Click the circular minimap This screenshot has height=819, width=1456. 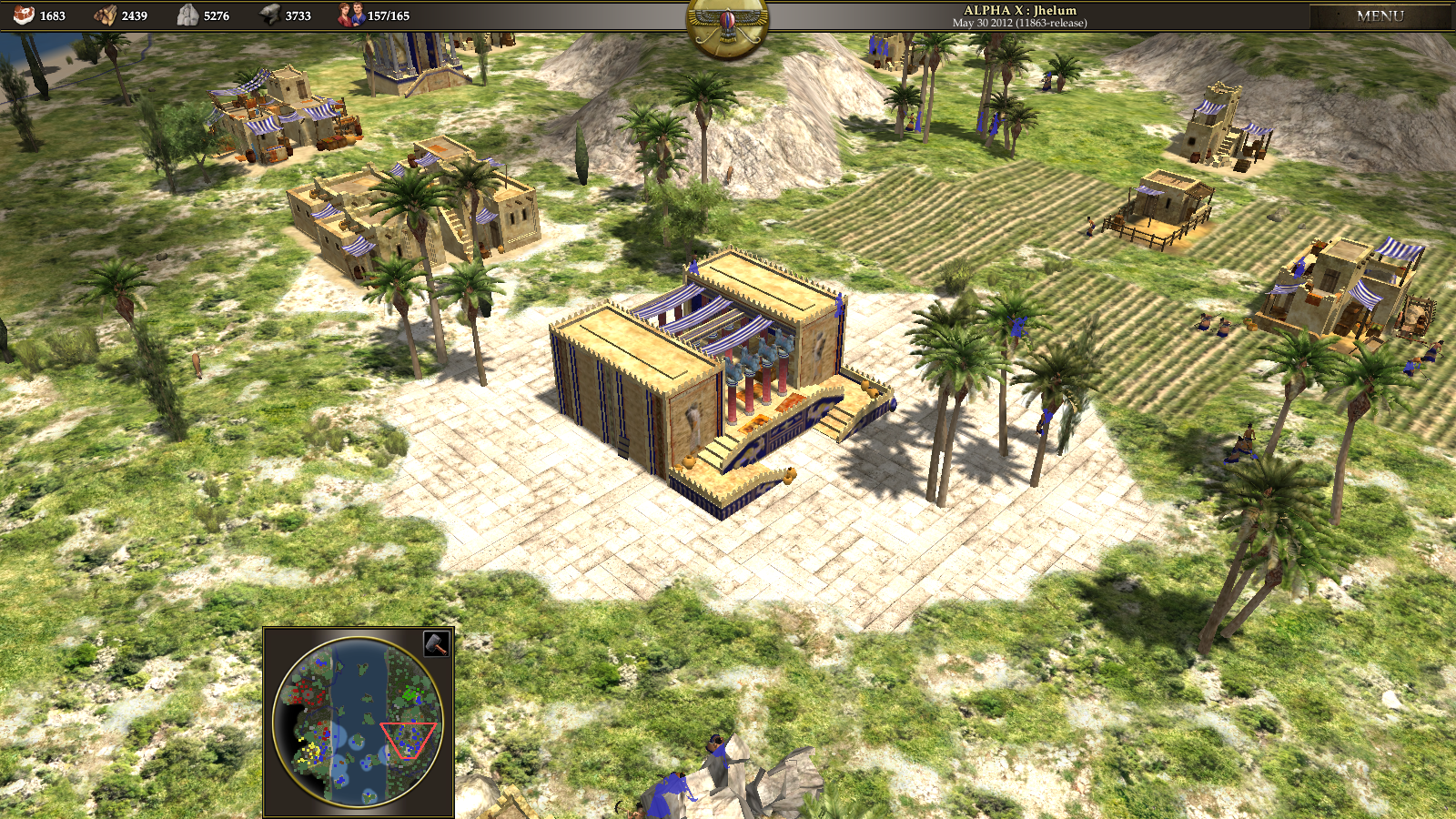point(358,722)
